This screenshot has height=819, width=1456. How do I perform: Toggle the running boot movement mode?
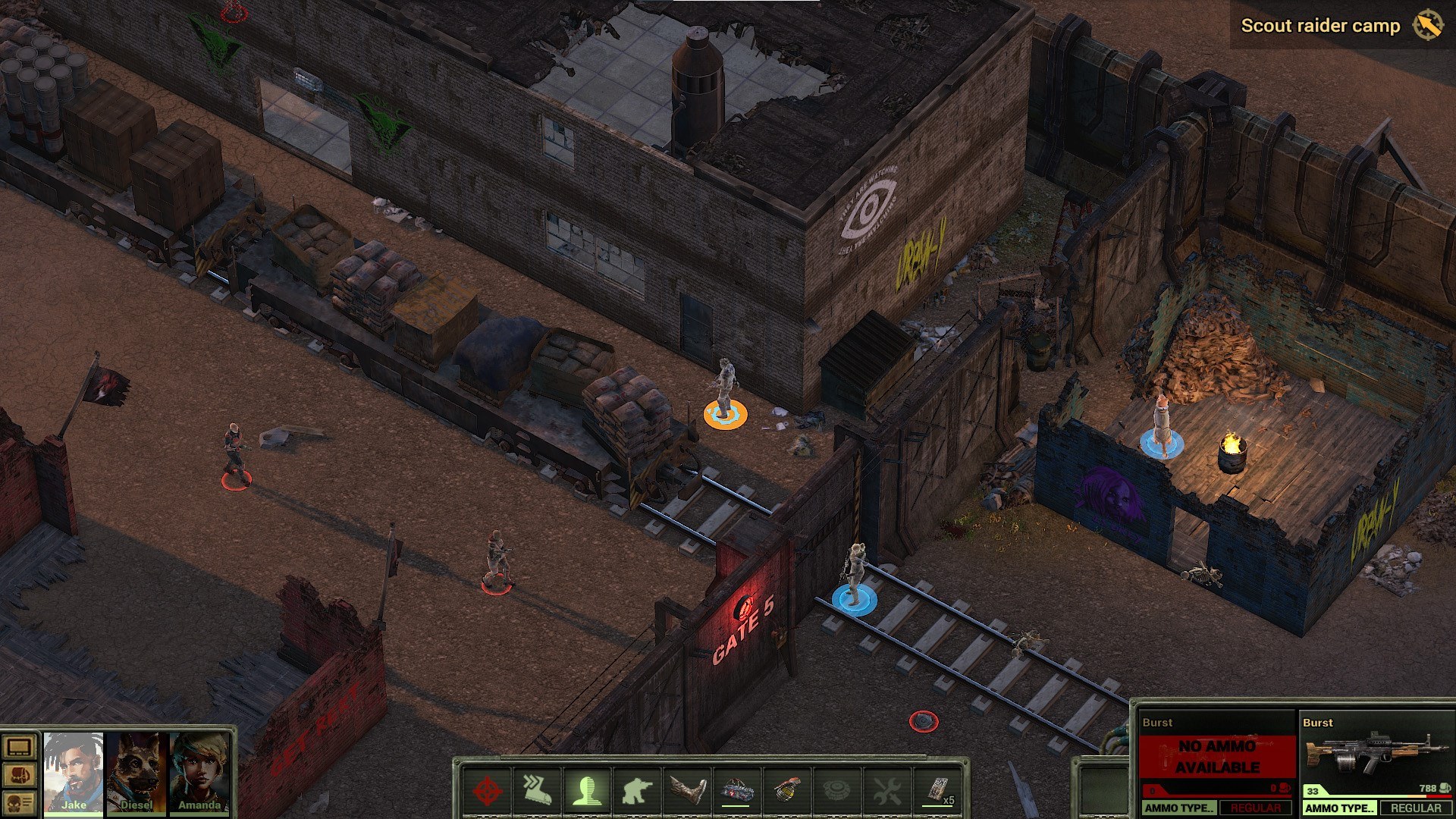[x=536, y=791]
